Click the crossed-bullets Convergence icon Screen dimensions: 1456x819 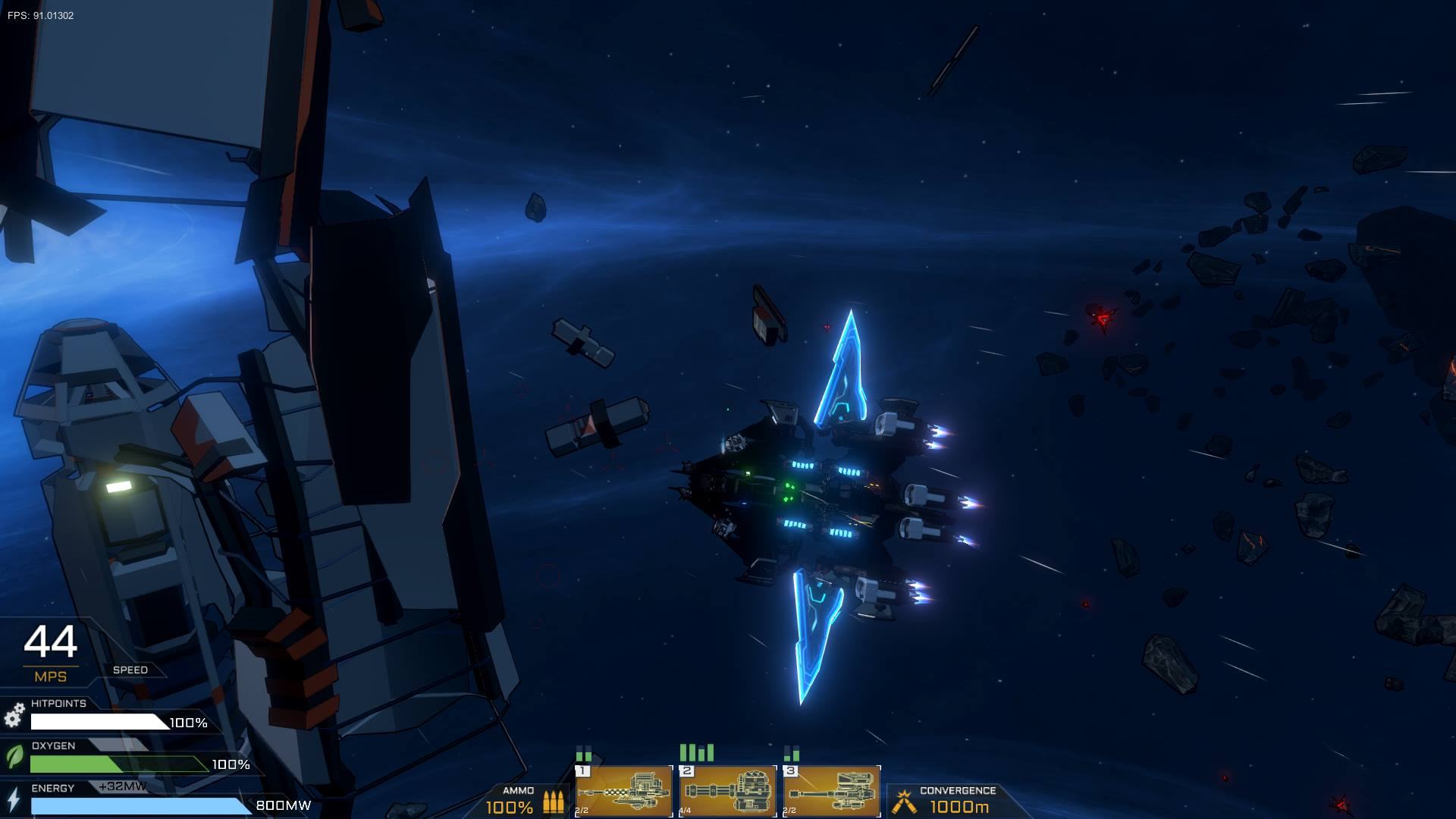(903, 801)
